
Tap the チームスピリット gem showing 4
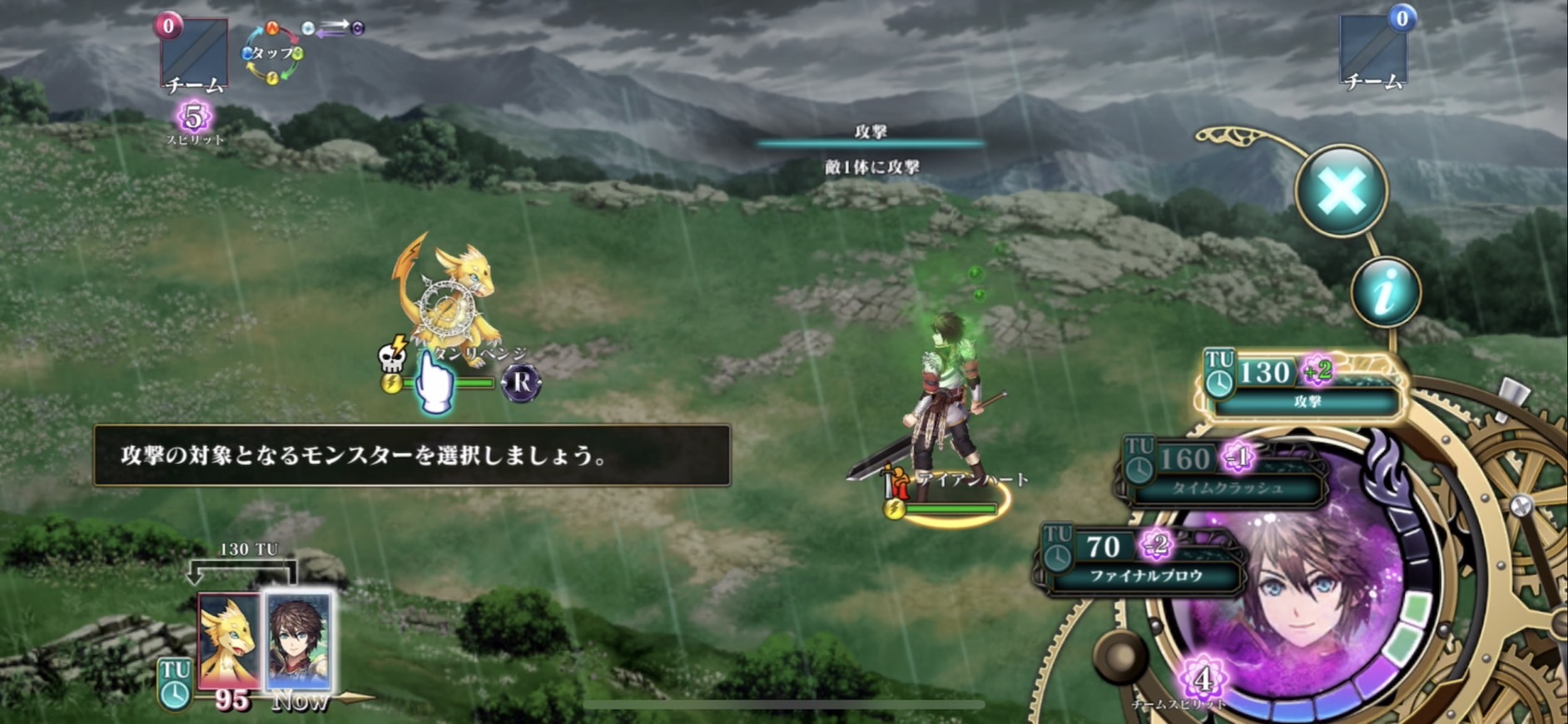pyautogui.click(x=1201, y=679)
